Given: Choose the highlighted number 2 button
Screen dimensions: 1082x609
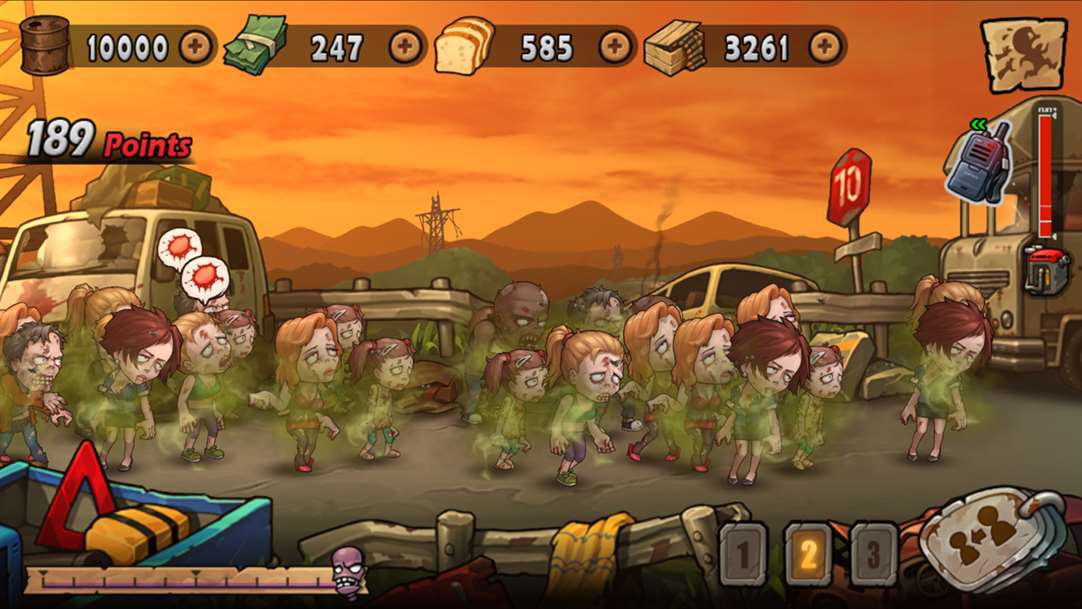Looking at the screenshot, I should pos(808,553).
